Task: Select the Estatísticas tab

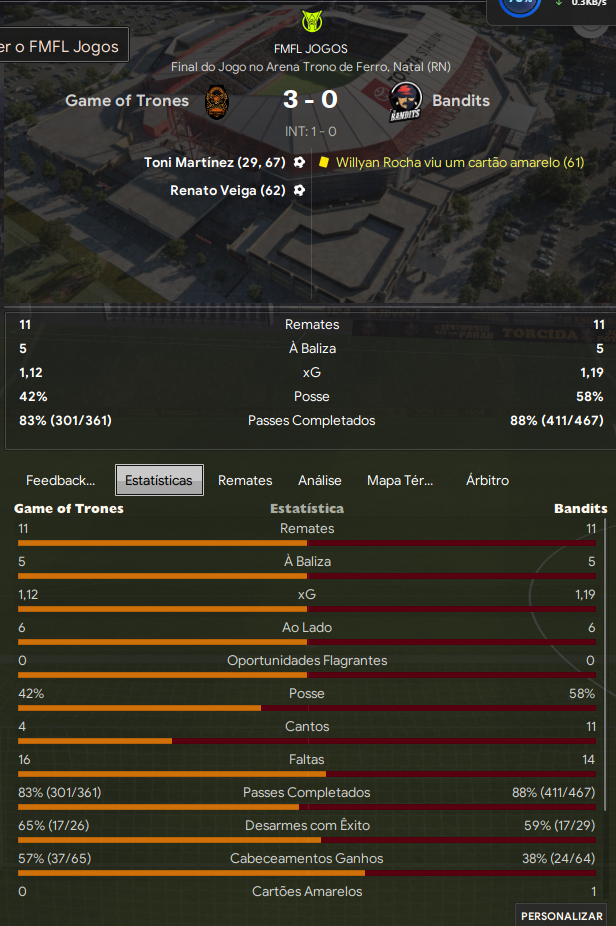Action: pyautogui.click(x=159, y=480)
